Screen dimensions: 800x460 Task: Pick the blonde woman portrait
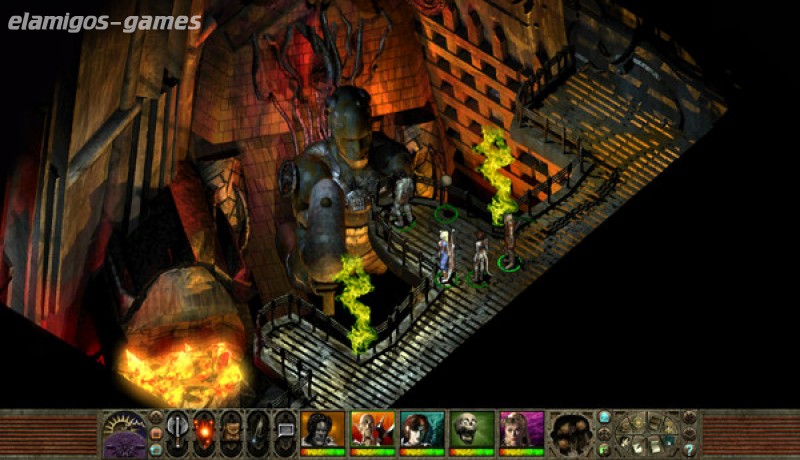[520, 430]
